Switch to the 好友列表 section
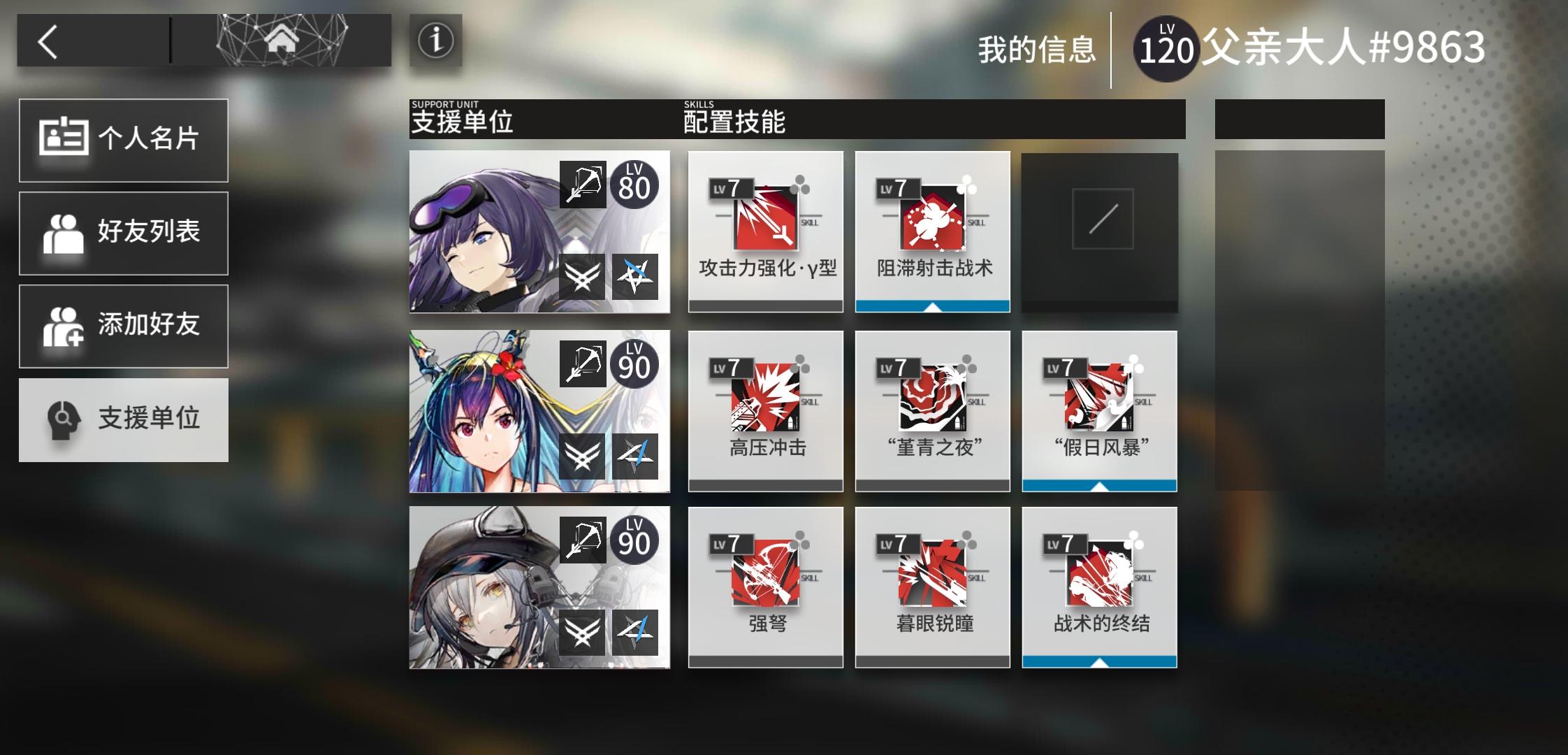1568x755 pixels. click(x=124, y=232)
